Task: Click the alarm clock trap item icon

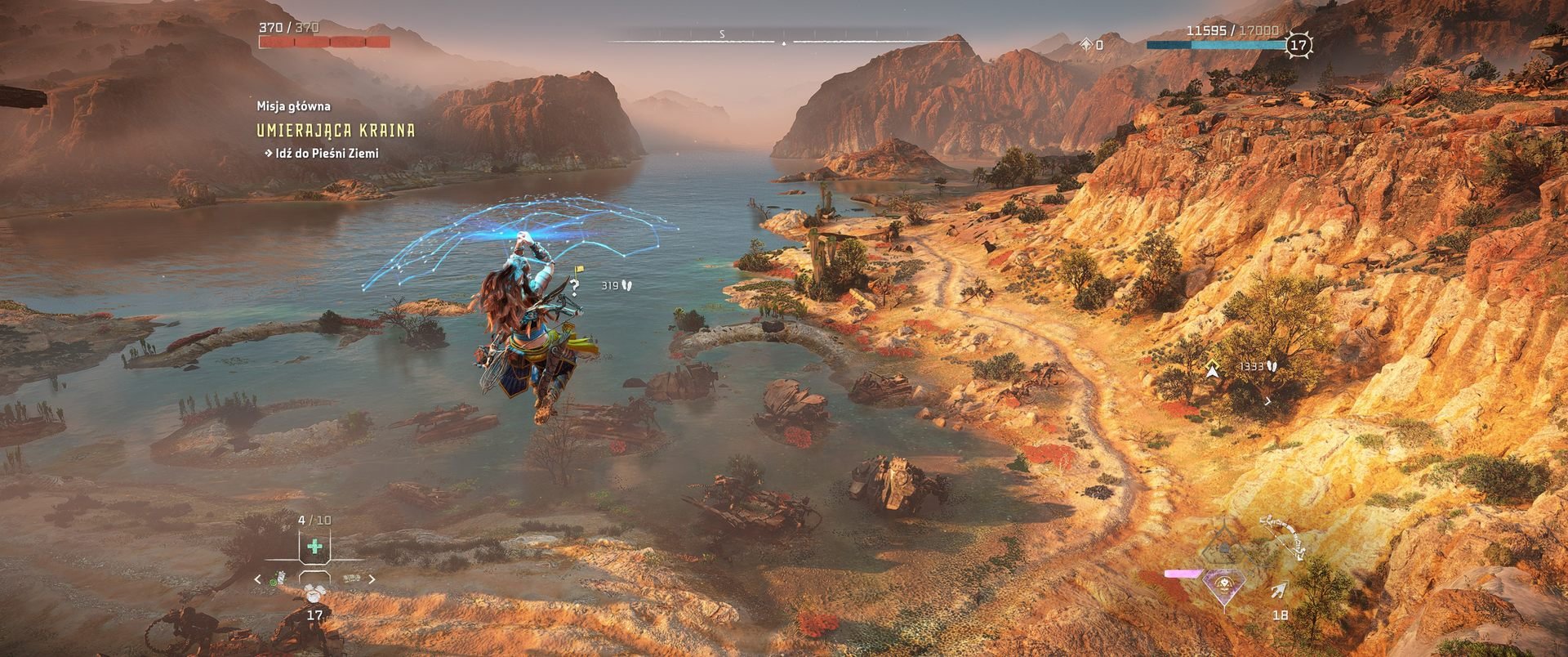Action: 314,597
